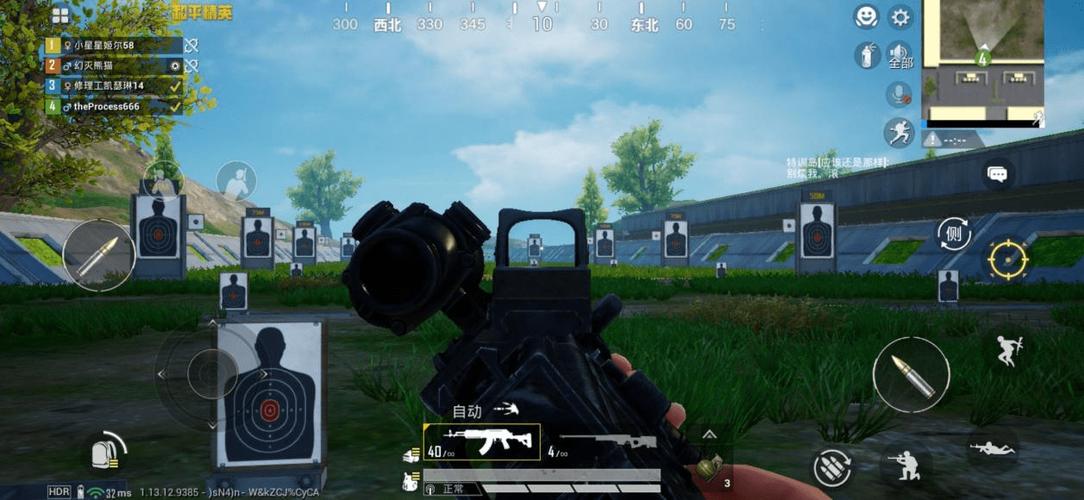
Task: Open the quick chat message bubble
Action: (x=997, y=174)
